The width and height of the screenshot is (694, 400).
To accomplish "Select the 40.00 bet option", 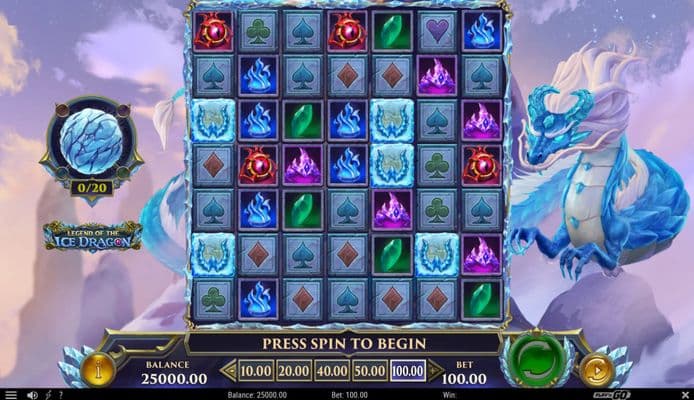I will 333,371.
